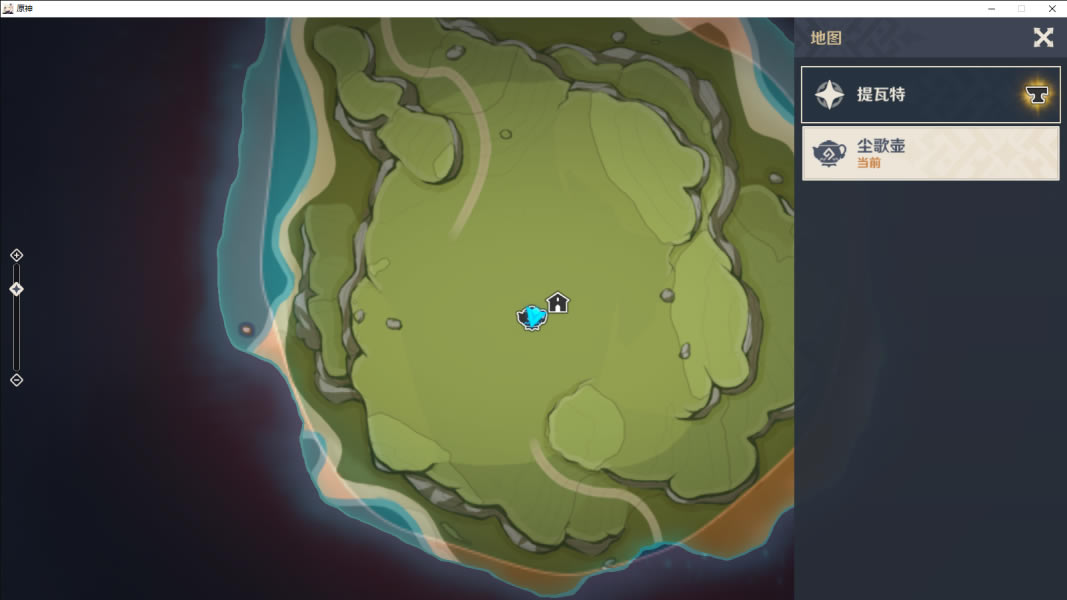Select the house marker on map
The width and height of the screenshot is (1067, 600).
(x=558, y=302)
